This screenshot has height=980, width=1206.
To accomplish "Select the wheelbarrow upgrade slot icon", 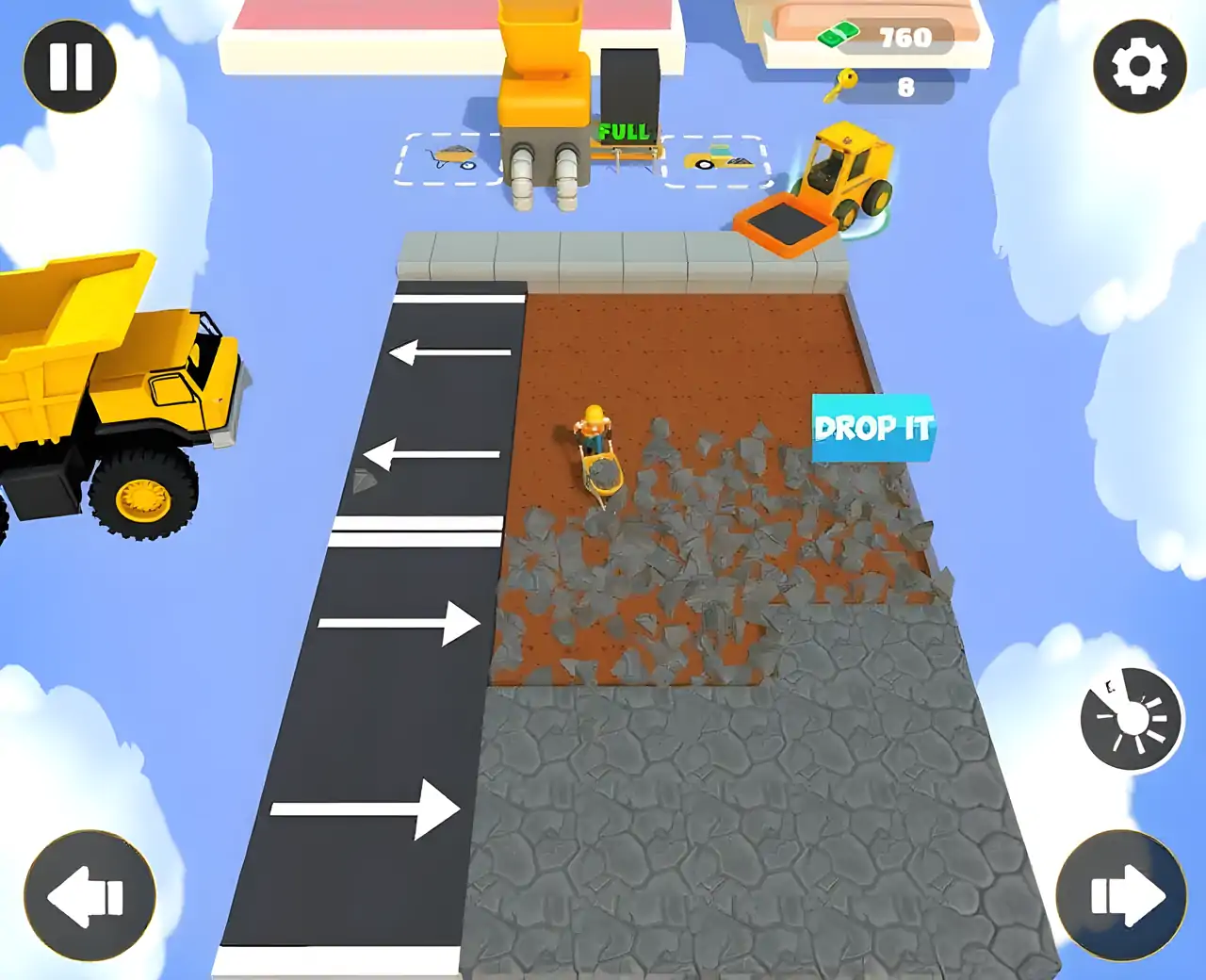I will pos(452,158).
